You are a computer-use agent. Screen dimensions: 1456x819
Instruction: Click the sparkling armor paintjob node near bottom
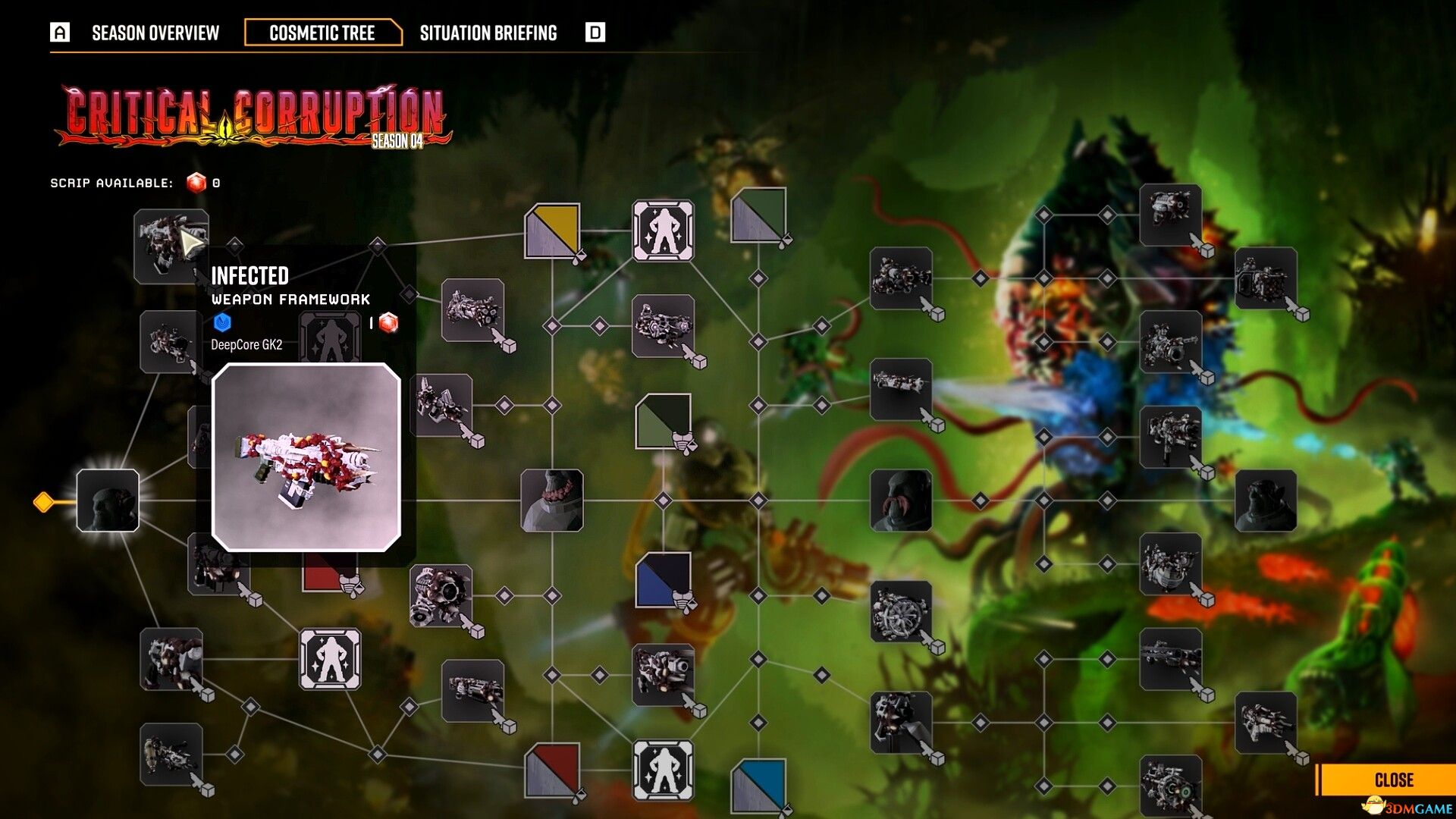click(664, 770)
